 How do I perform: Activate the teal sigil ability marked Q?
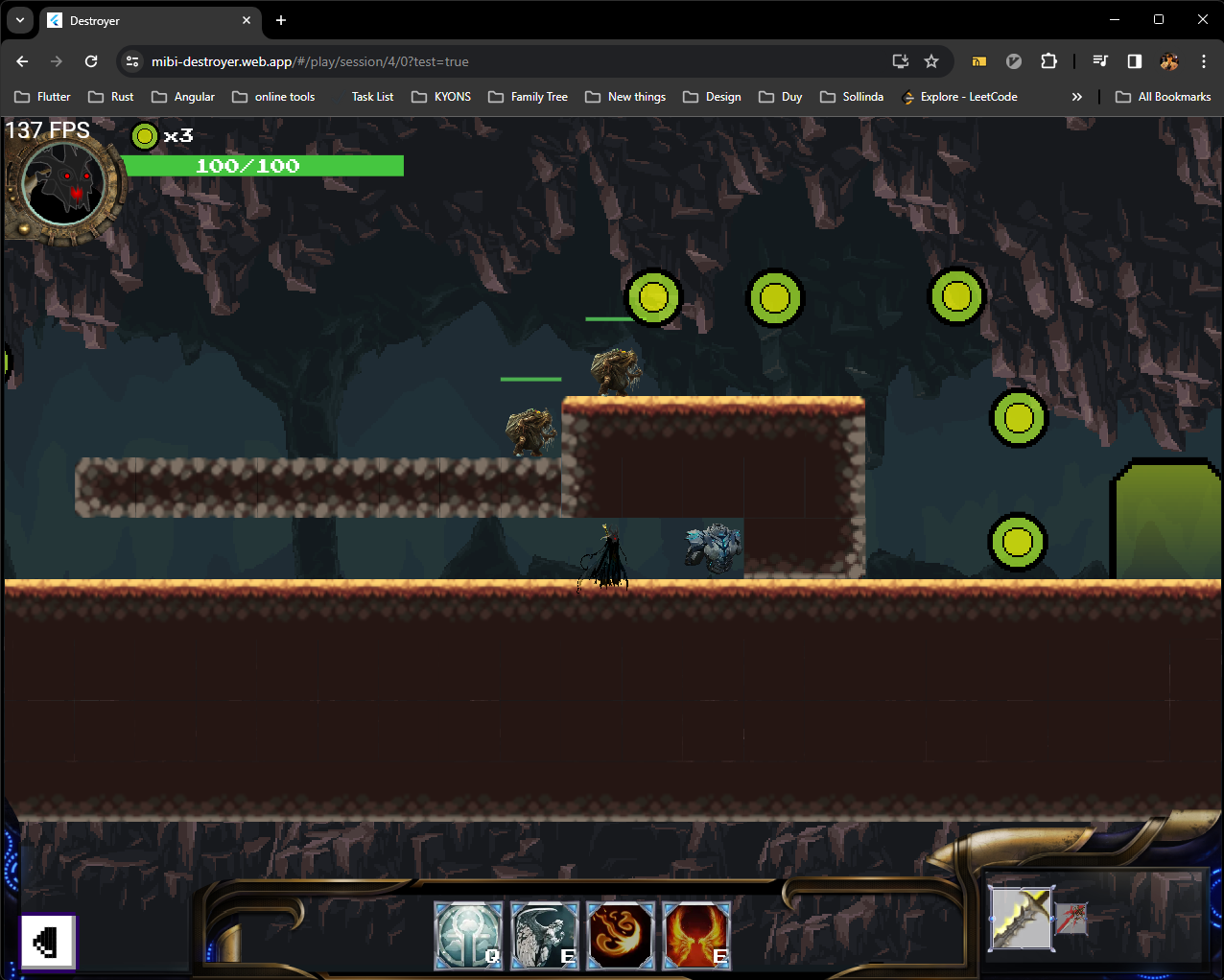468,935
